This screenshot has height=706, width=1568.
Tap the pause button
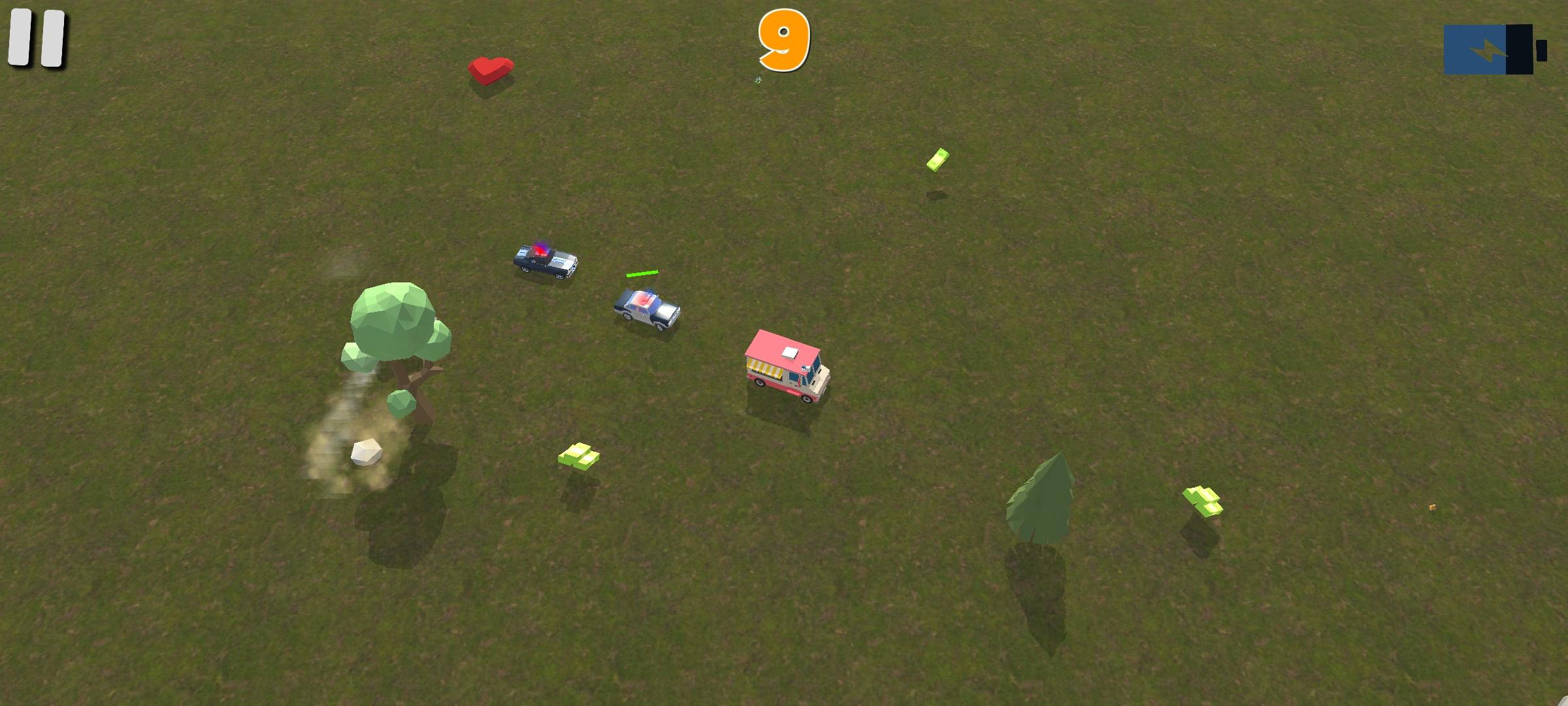click(36, 39)
